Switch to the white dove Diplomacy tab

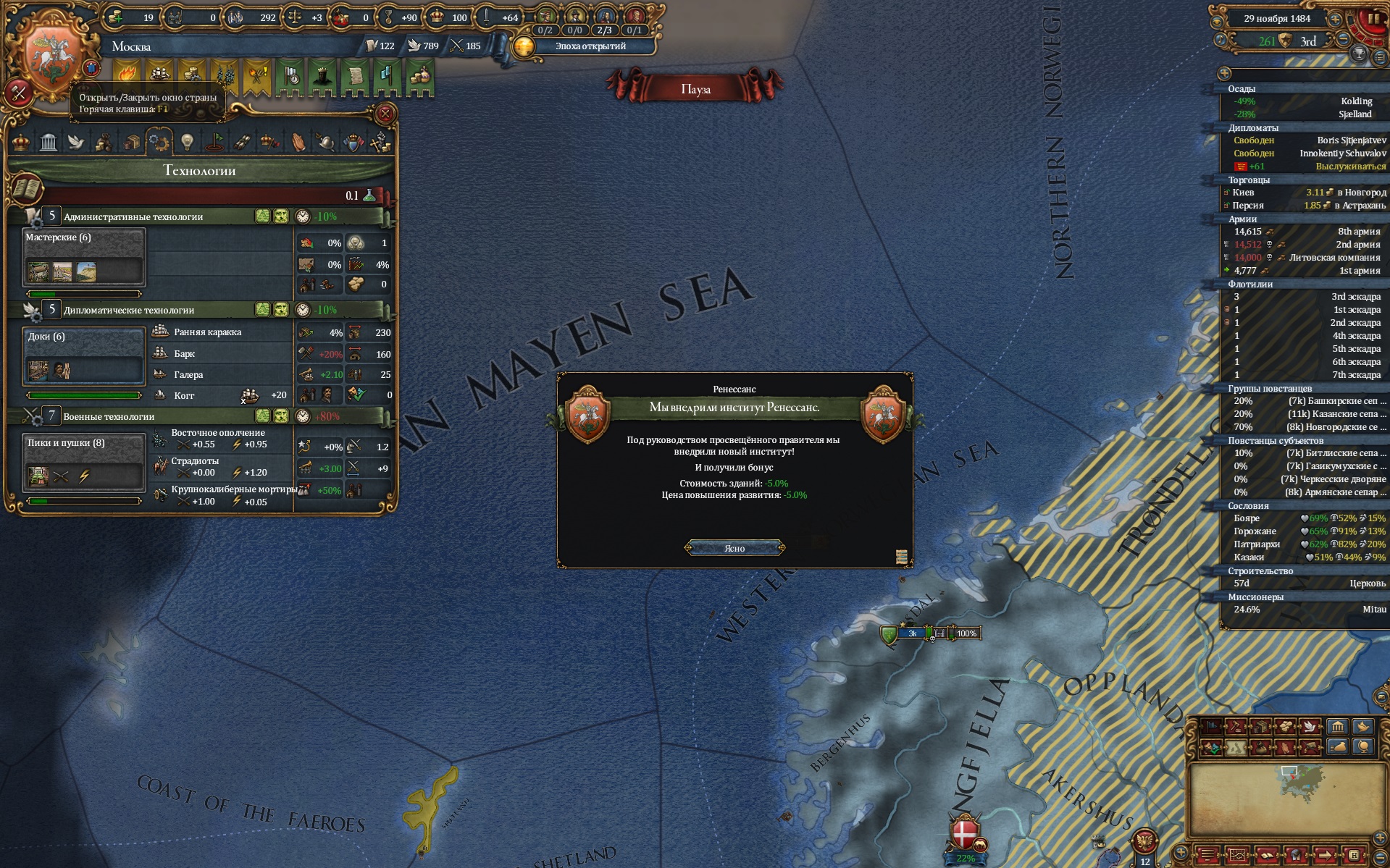pyautogui.click(x=76, y=142)
